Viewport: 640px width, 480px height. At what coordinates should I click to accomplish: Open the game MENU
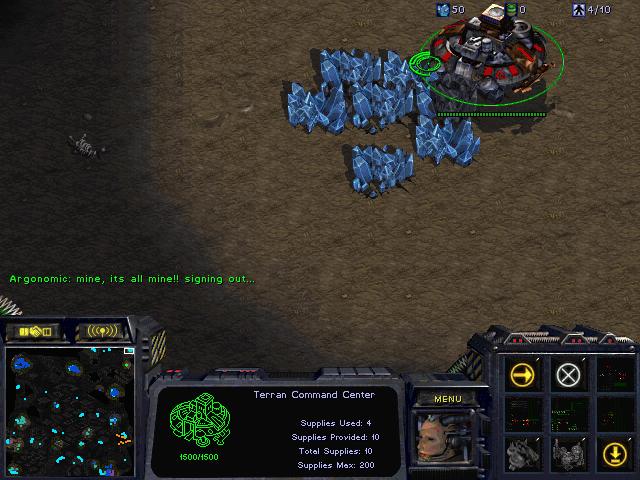tap(447, 399)
